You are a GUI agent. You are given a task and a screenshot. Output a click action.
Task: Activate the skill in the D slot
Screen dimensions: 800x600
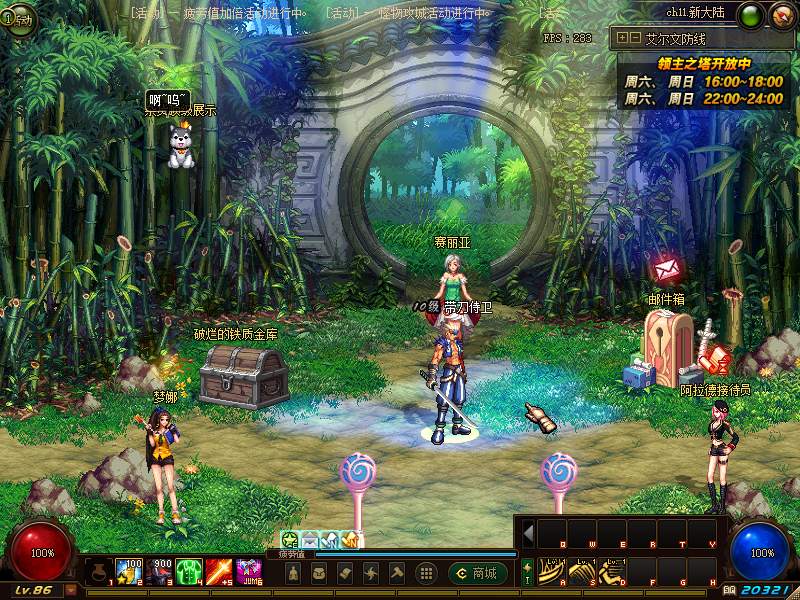coord(612,571)
